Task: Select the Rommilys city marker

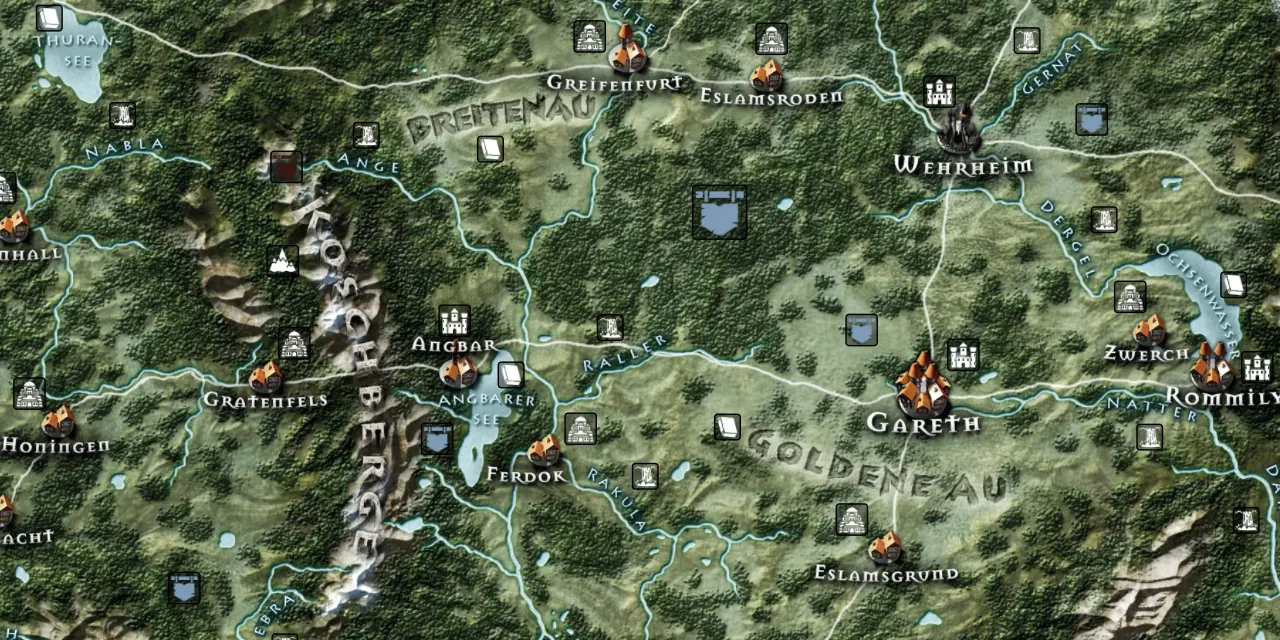Action: coord(1212,368)
